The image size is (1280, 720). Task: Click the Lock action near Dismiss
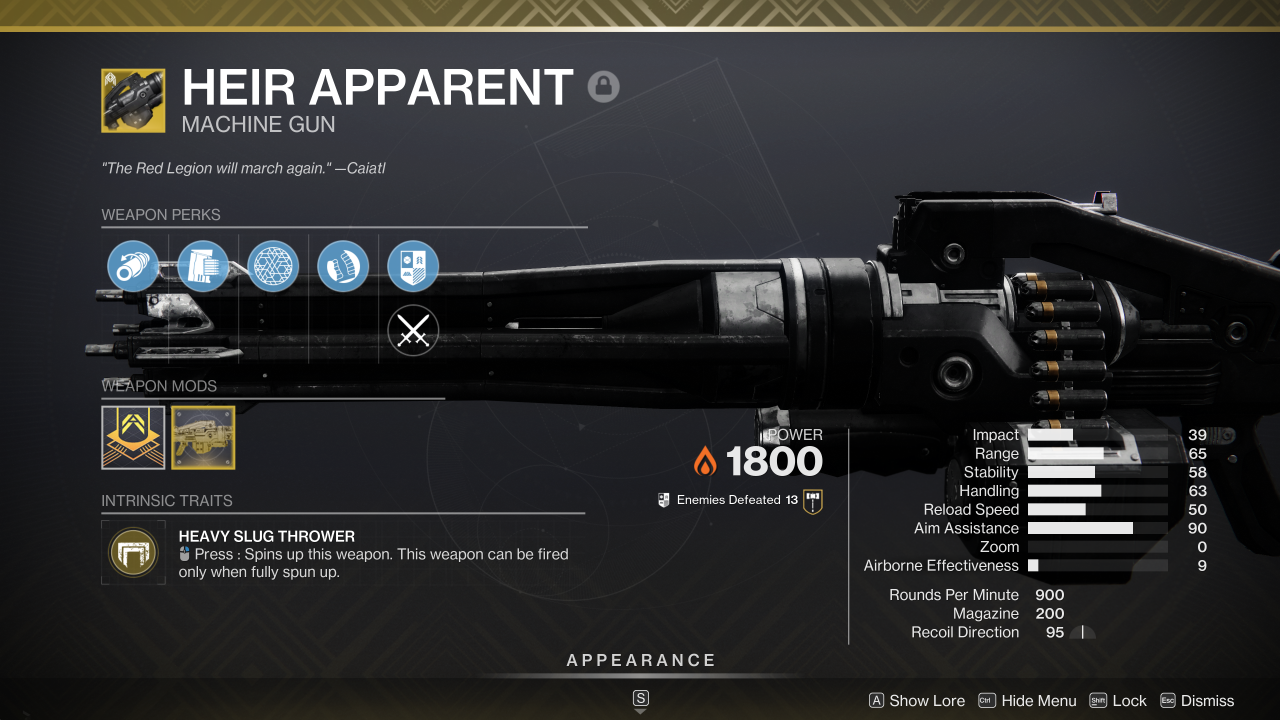[x=1128, y=701]
